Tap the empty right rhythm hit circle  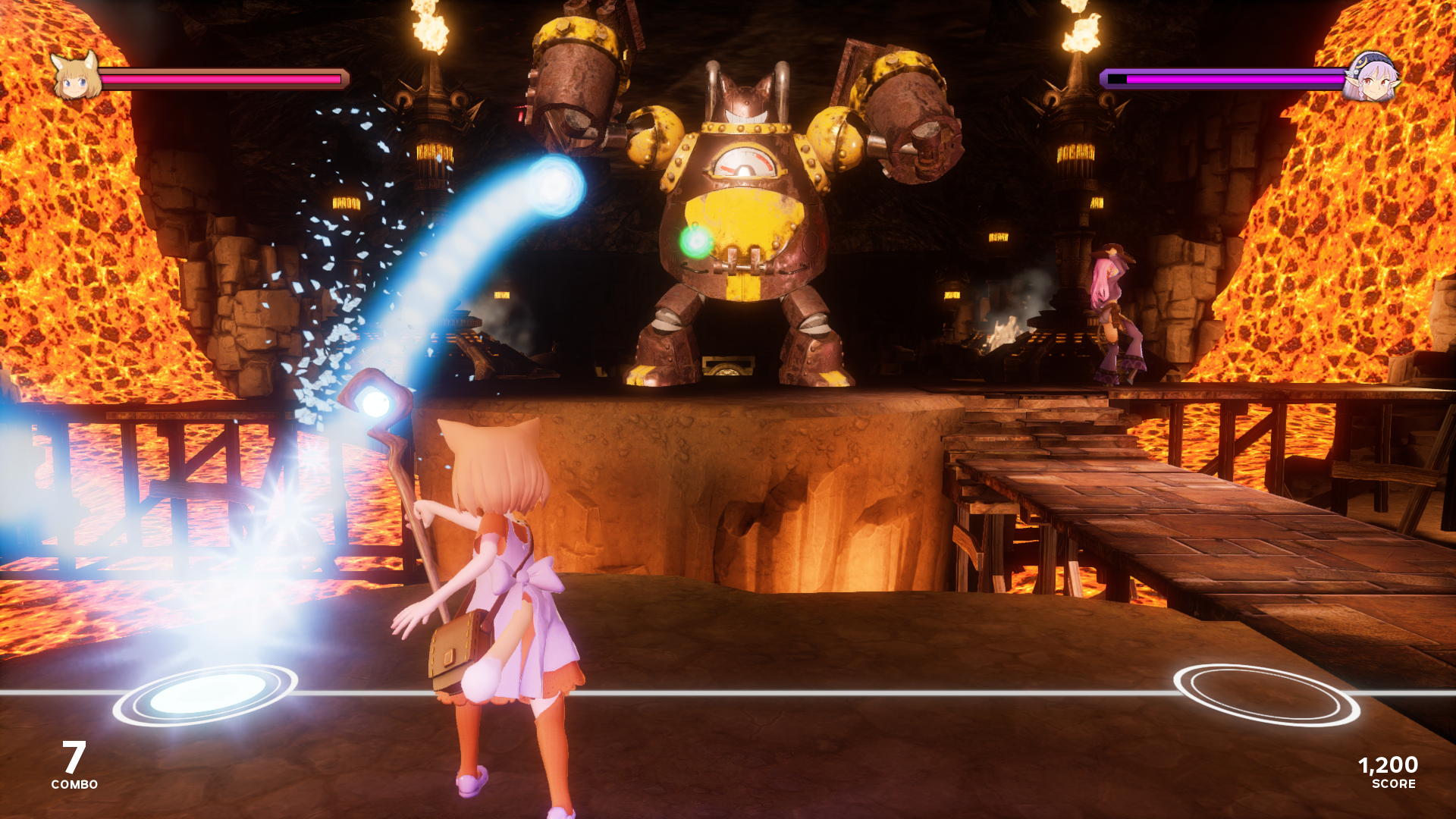click(x=1266, y=694)
